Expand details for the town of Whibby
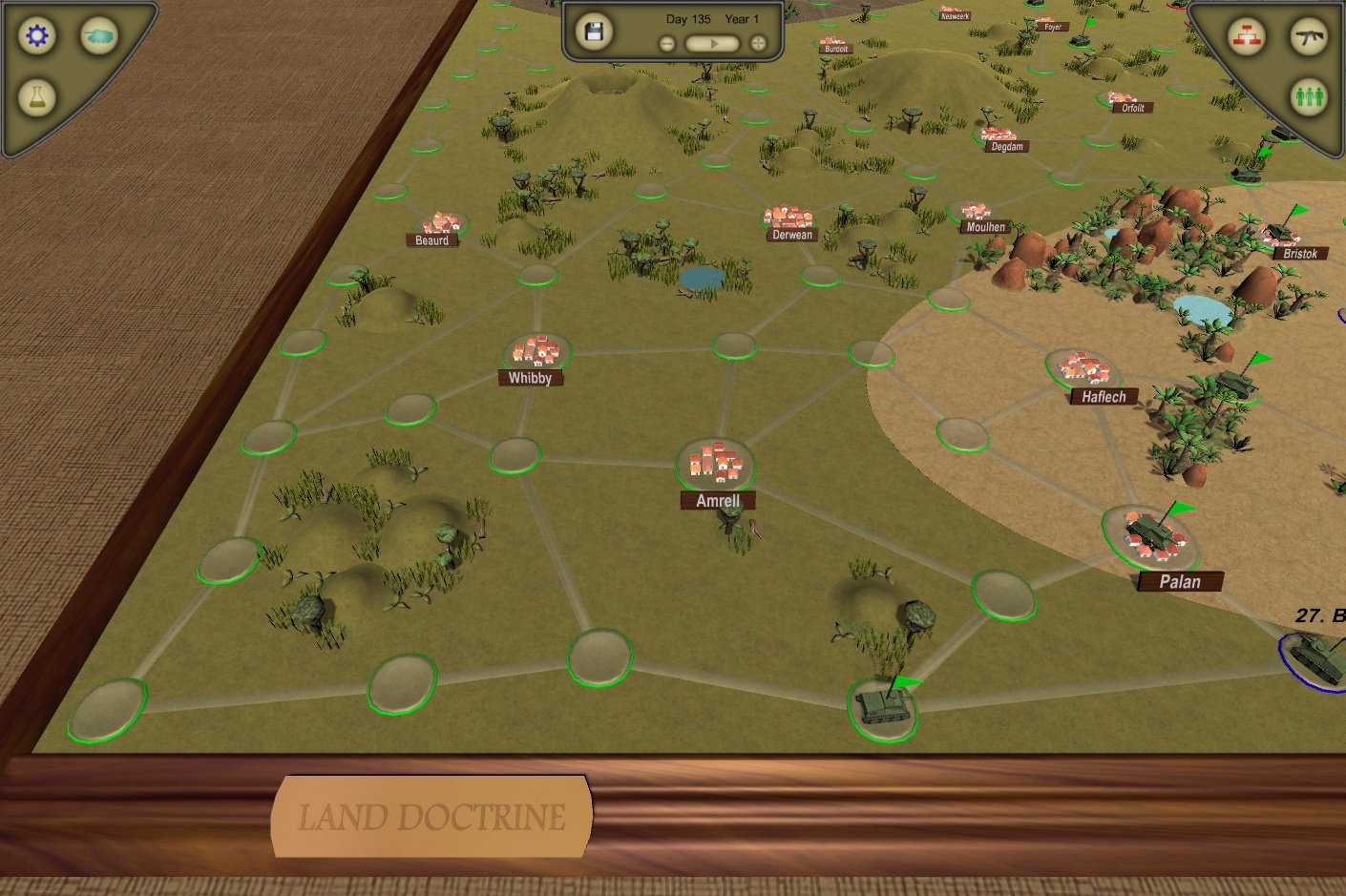 531,377
